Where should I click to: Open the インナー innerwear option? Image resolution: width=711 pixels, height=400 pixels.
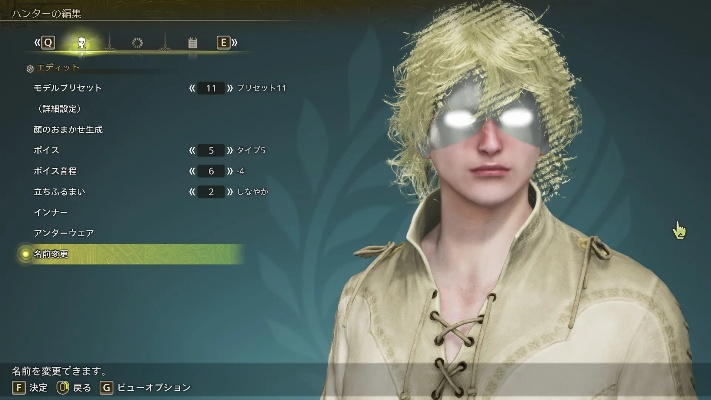(49, 212)
